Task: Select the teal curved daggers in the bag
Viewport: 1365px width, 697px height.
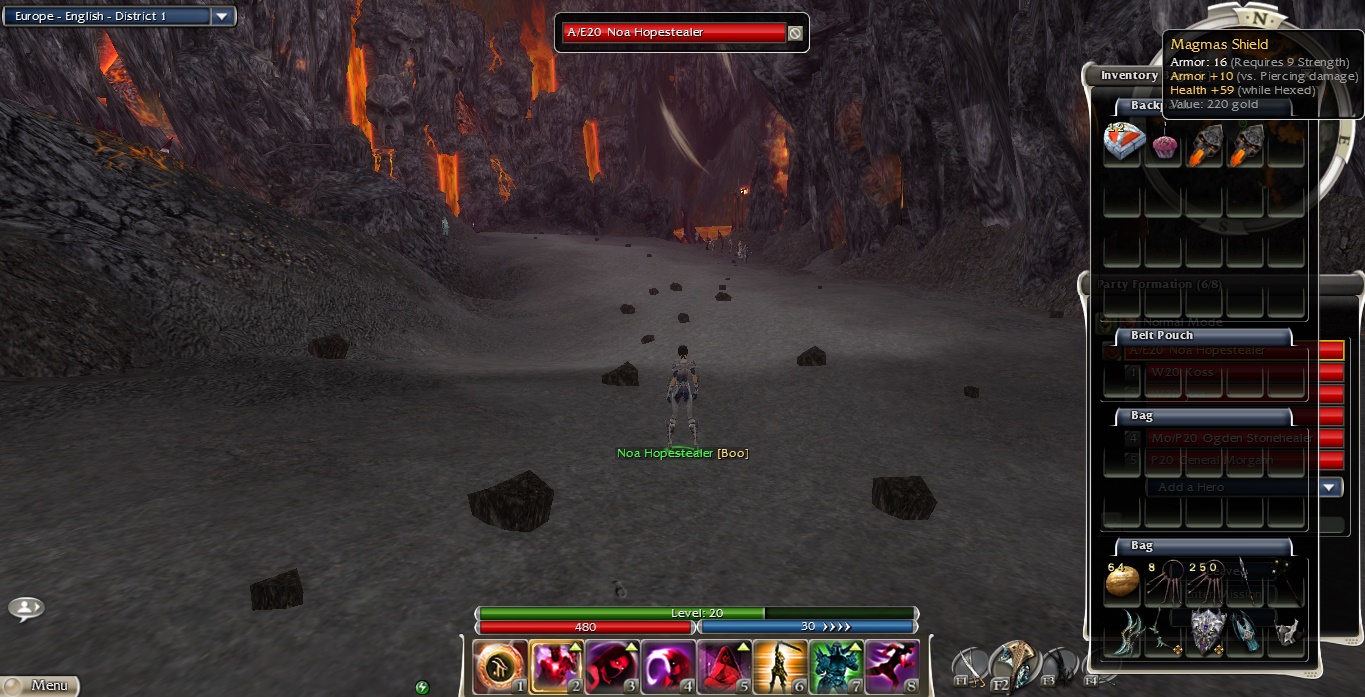Action: pos(1124,633)
